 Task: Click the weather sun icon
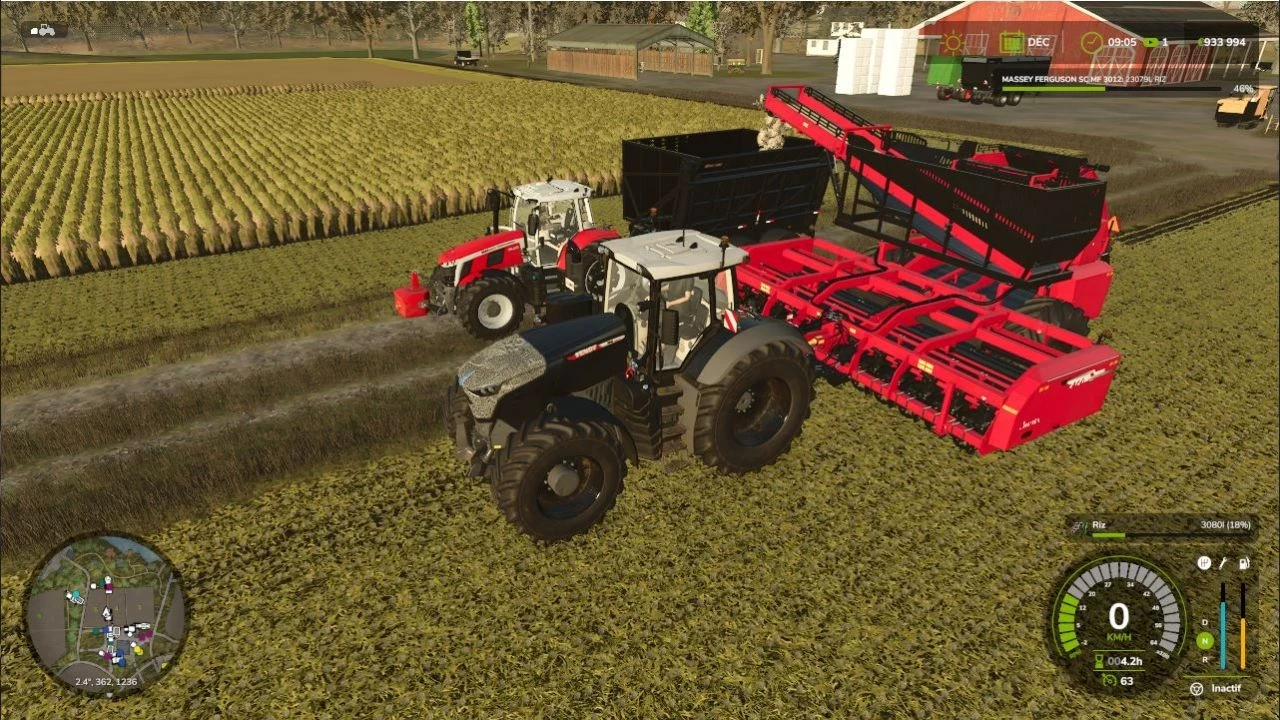point(952,40)
